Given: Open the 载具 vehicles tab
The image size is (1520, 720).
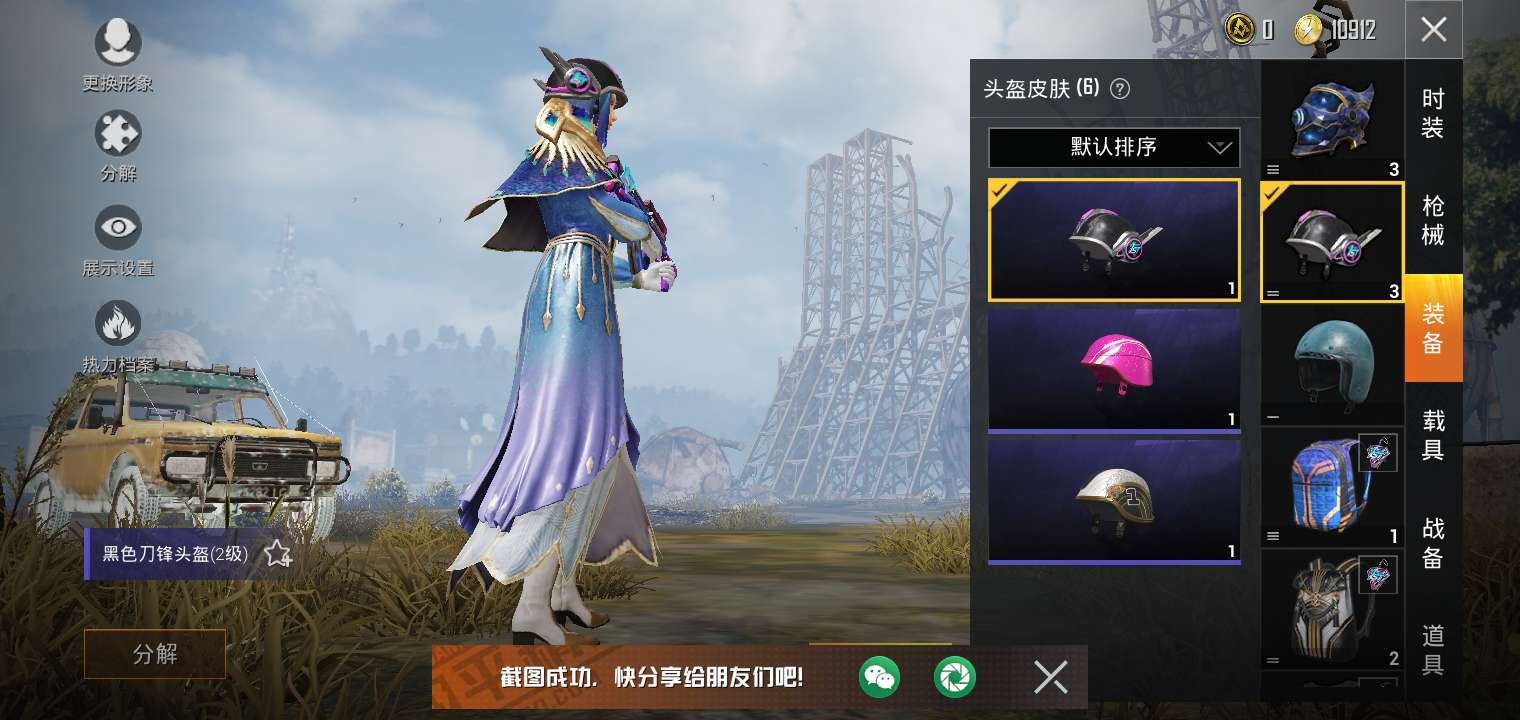Looking at the screenshot, I should pyautogui.click(x=1433, y=435).
